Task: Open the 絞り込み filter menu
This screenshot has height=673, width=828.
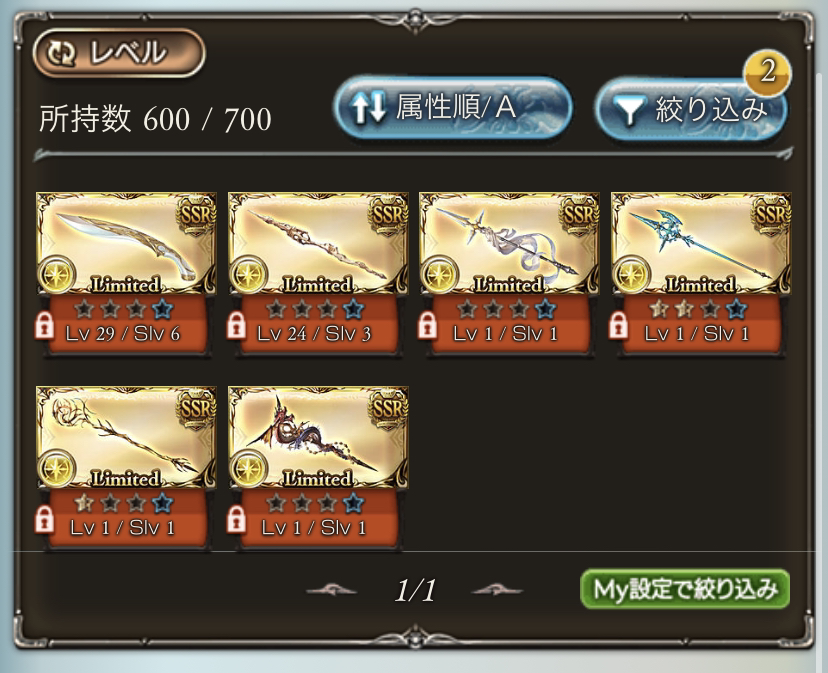Action: (x=690, y=110)
